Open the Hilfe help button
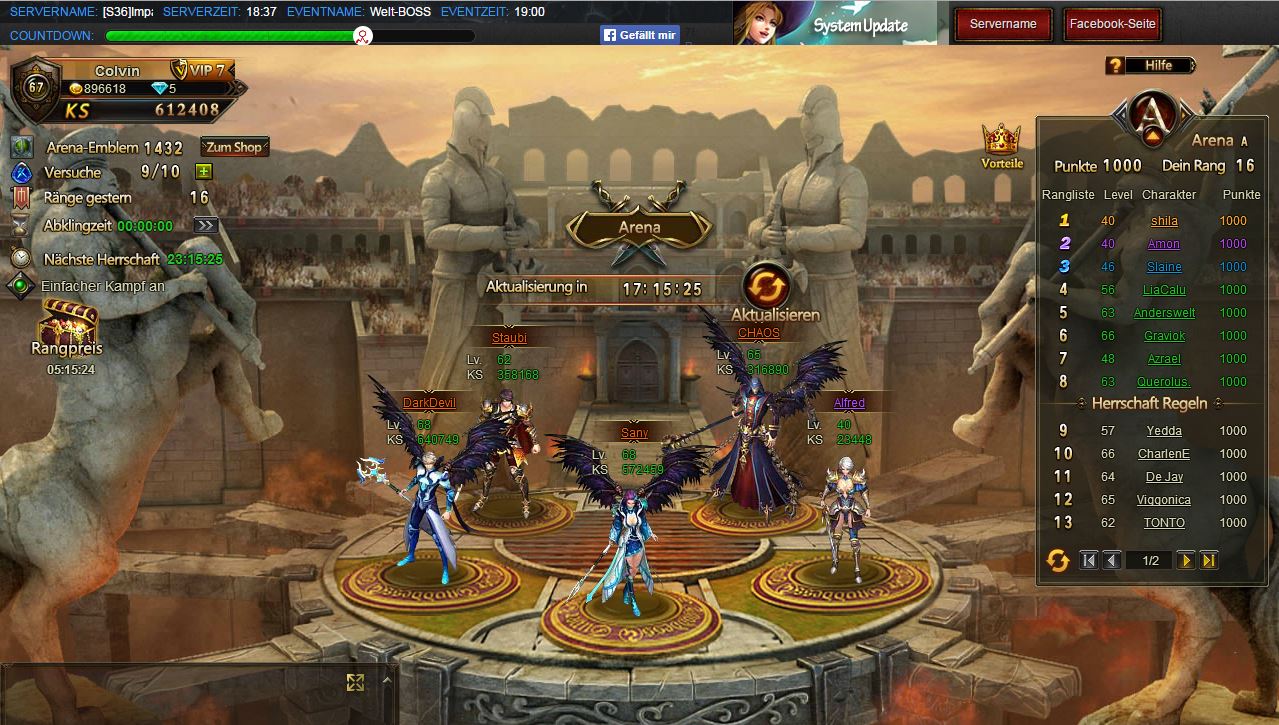This screenshot has width=1279, height=725. [x=1152, y=65]
